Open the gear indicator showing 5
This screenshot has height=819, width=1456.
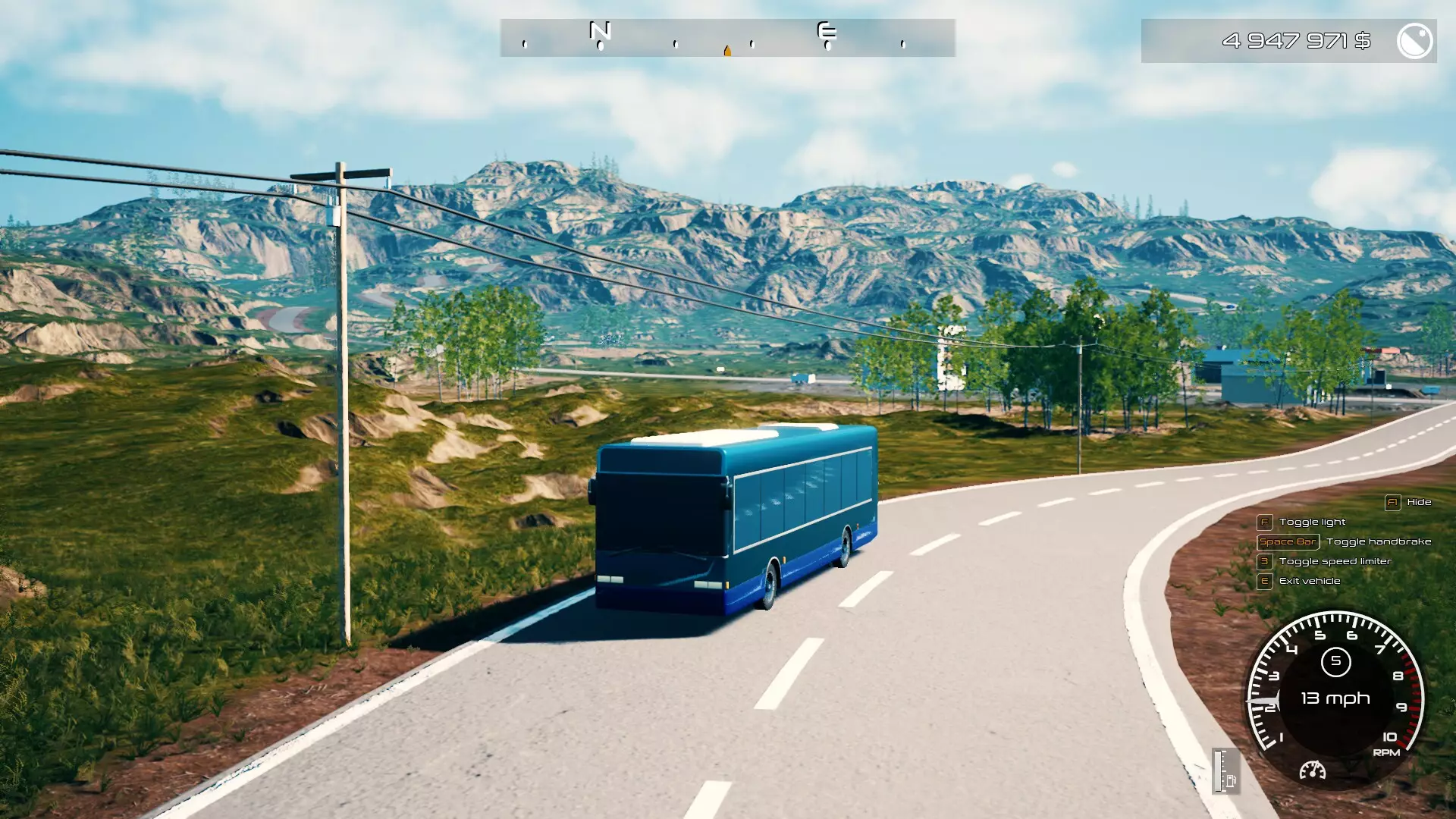[1337, 662]
